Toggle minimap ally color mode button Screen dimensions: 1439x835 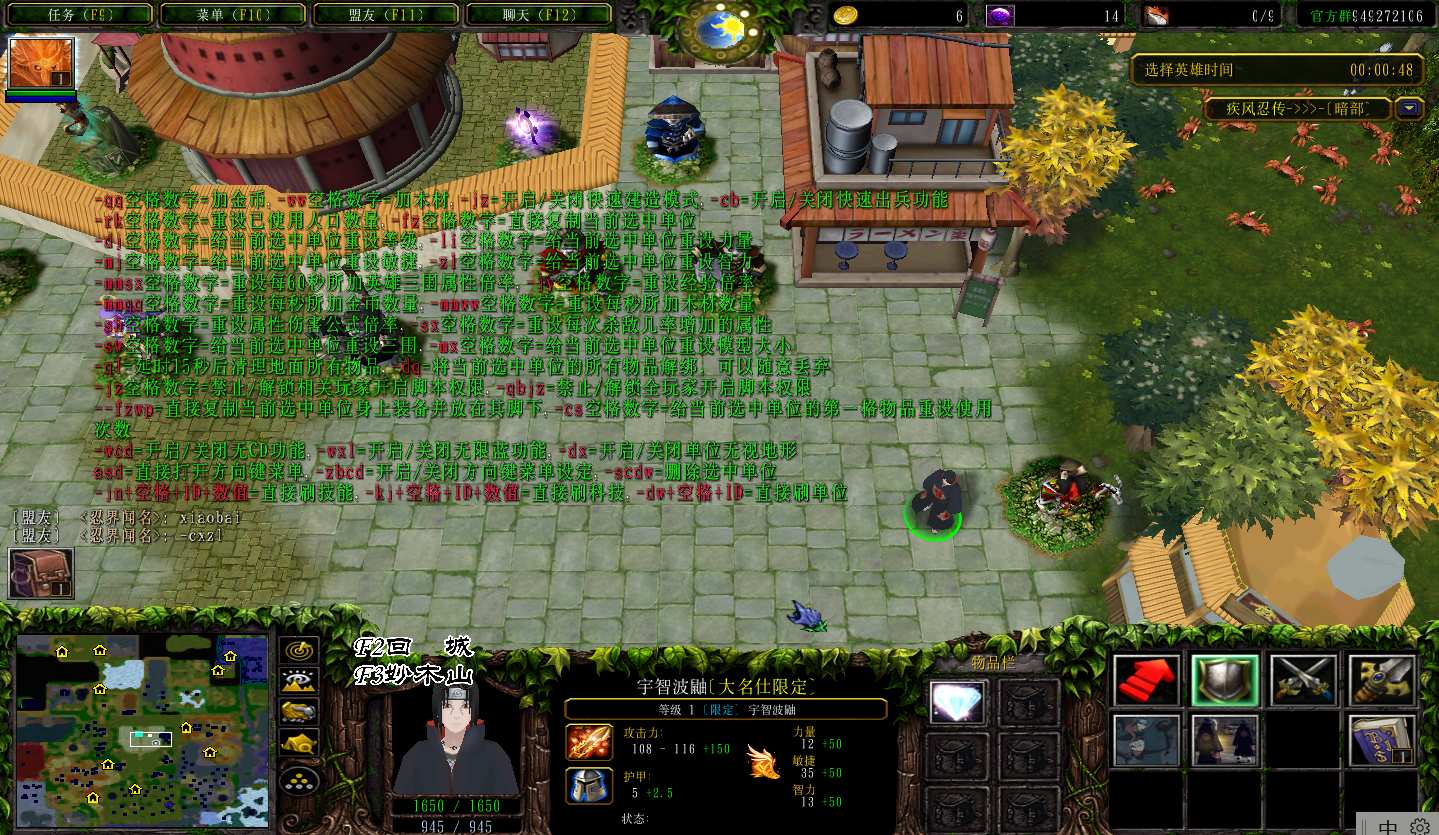(x=299, y=712)
